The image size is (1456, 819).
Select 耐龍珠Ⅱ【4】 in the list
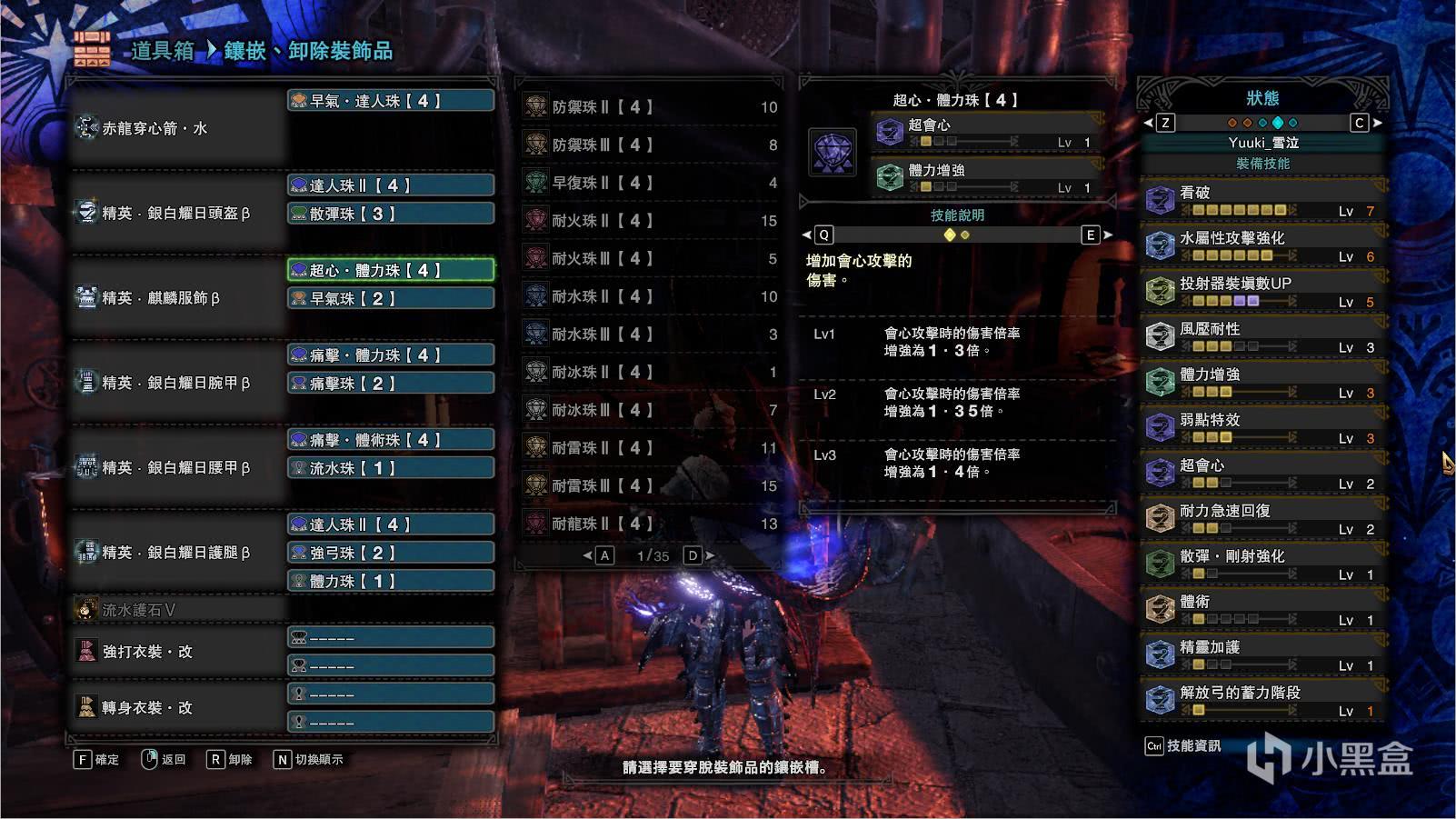pyautogui.click(x=651, y=524)
